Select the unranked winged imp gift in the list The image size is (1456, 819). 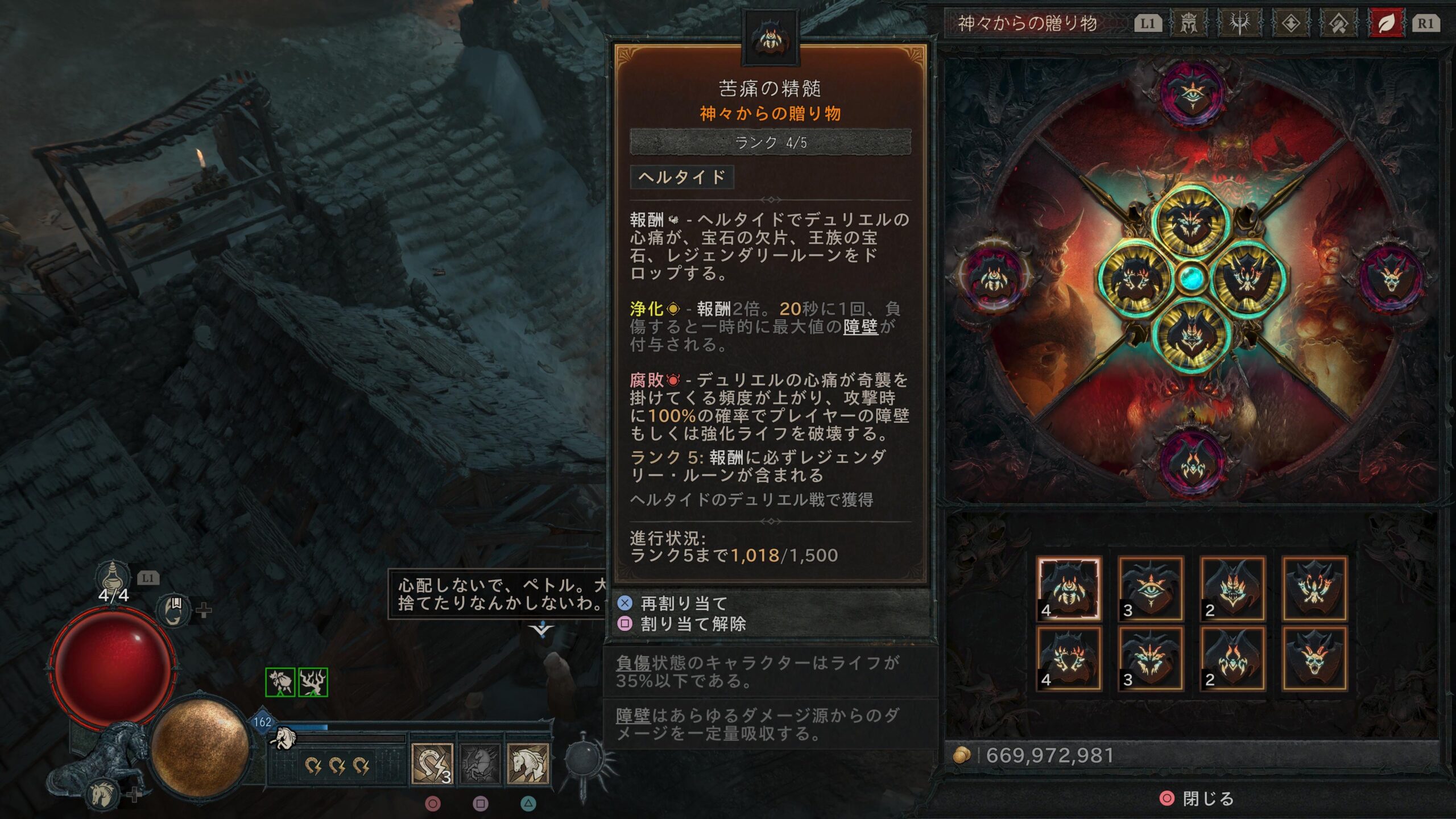point(1314,588)
